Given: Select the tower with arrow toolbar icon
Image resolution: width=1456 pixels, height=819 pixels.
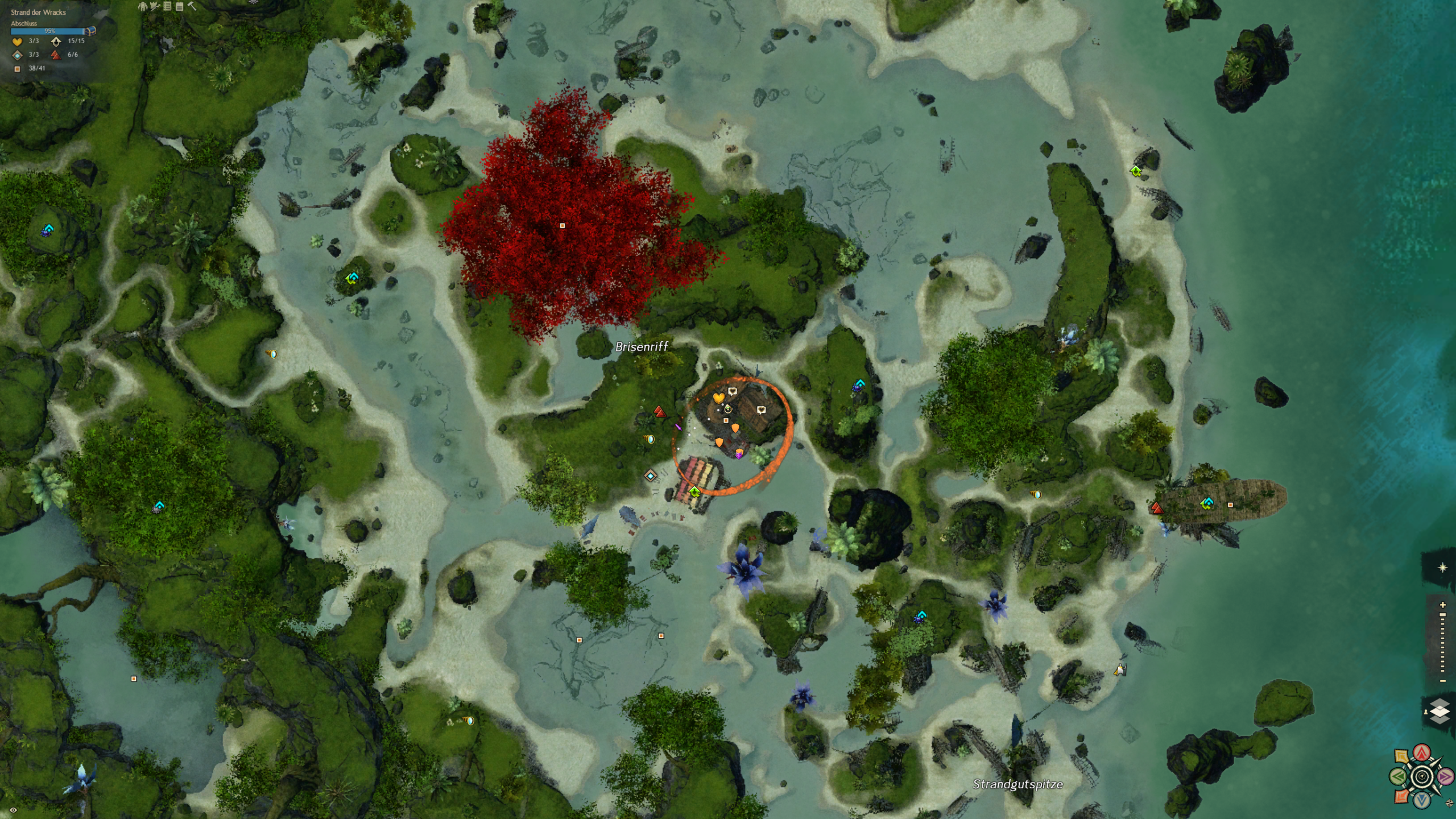Looking at the screenshot, I should 155,6.
